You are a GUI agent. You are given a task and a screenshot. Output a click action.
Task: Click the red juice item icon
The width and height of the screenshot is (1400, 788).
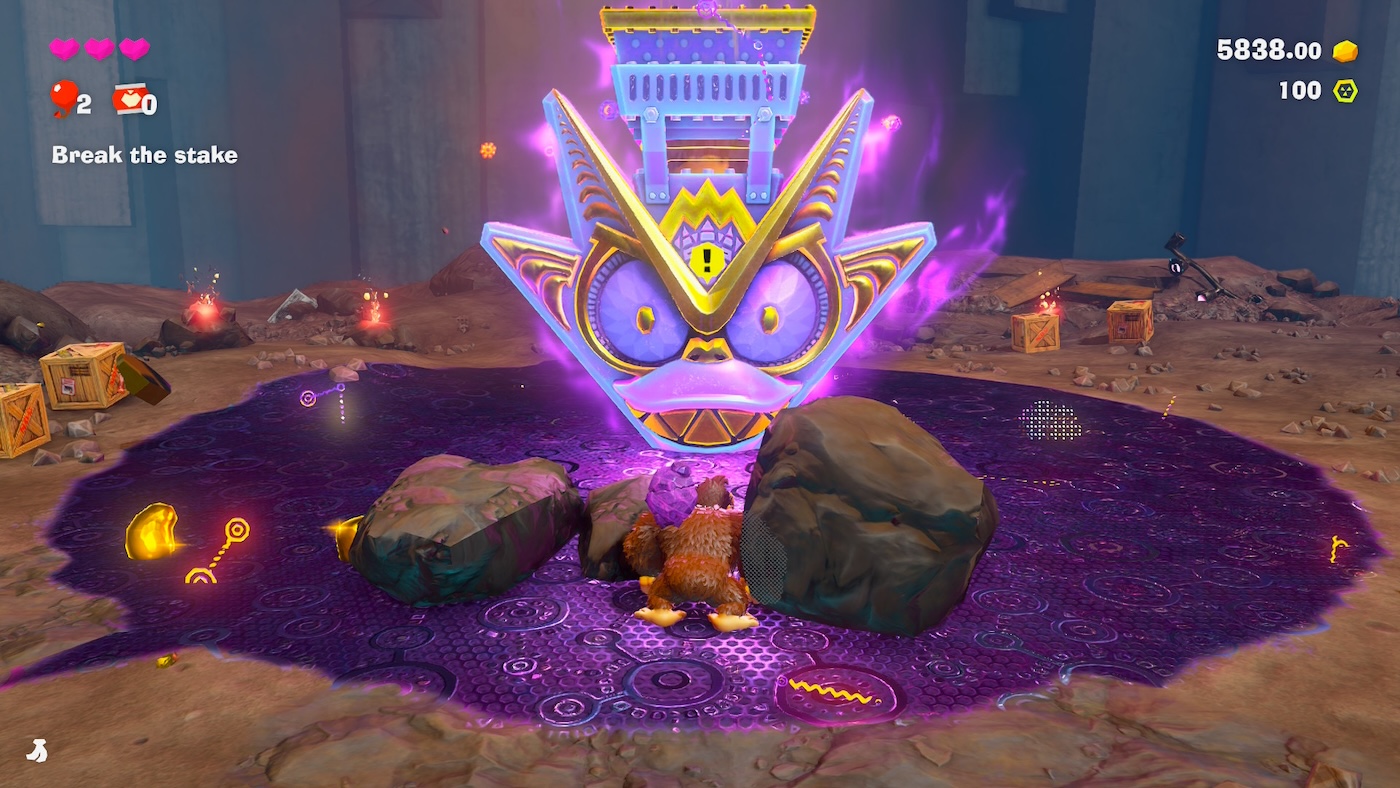[130, 98]
